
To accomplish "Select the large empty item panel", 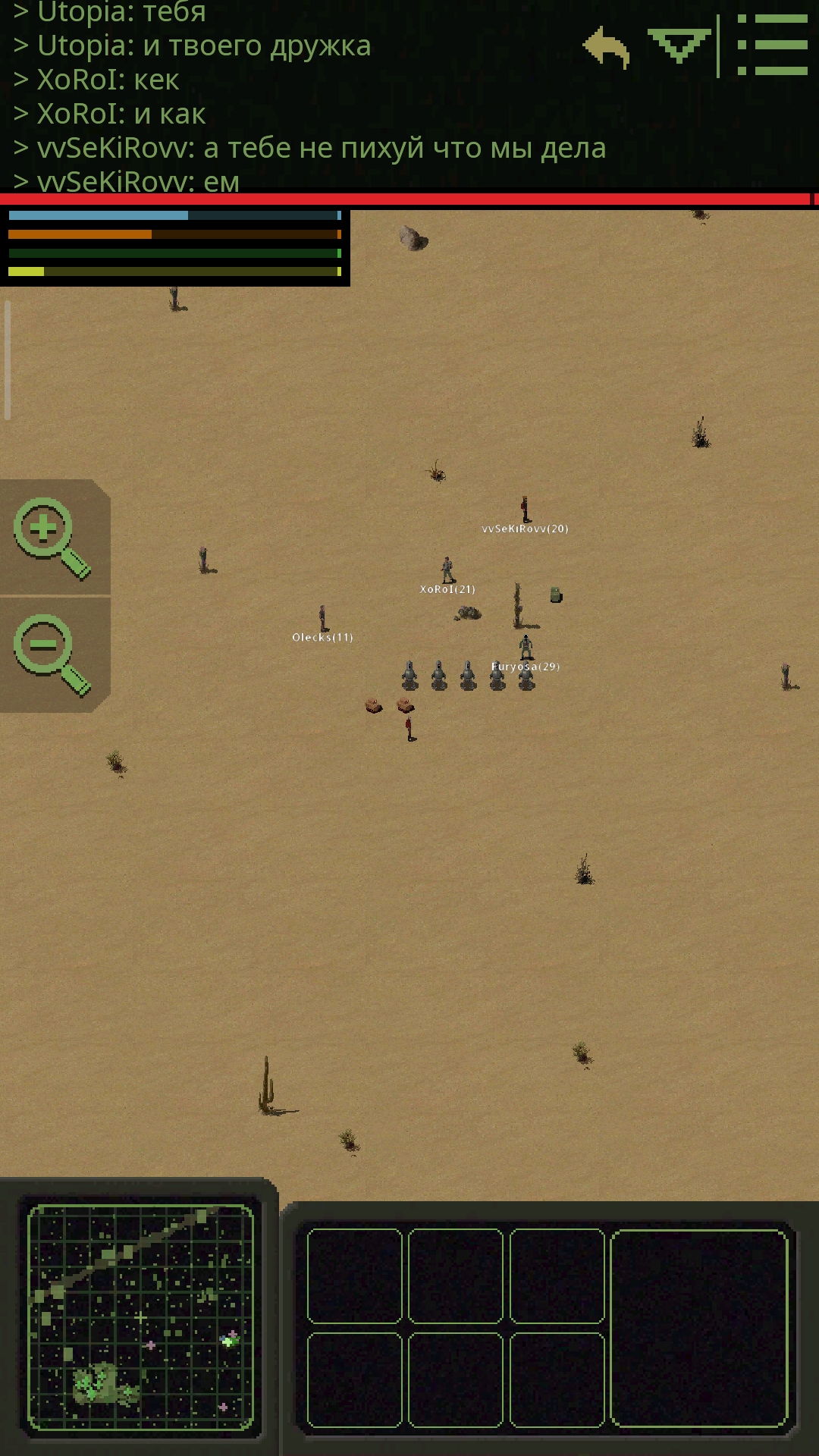I will [x=698, y=1328].
